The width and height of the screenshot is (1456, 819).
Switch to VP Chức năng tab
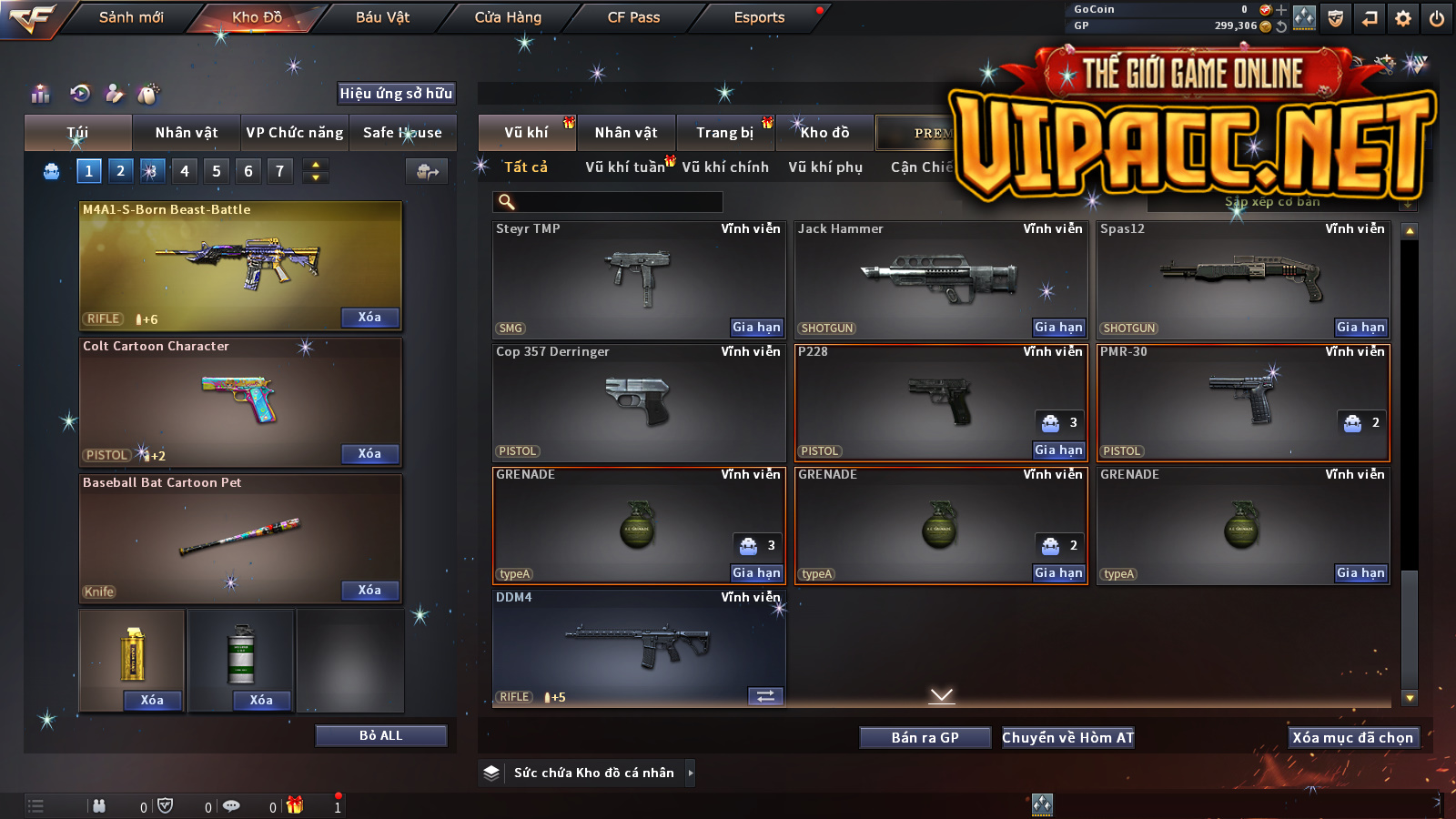(295, 133)
